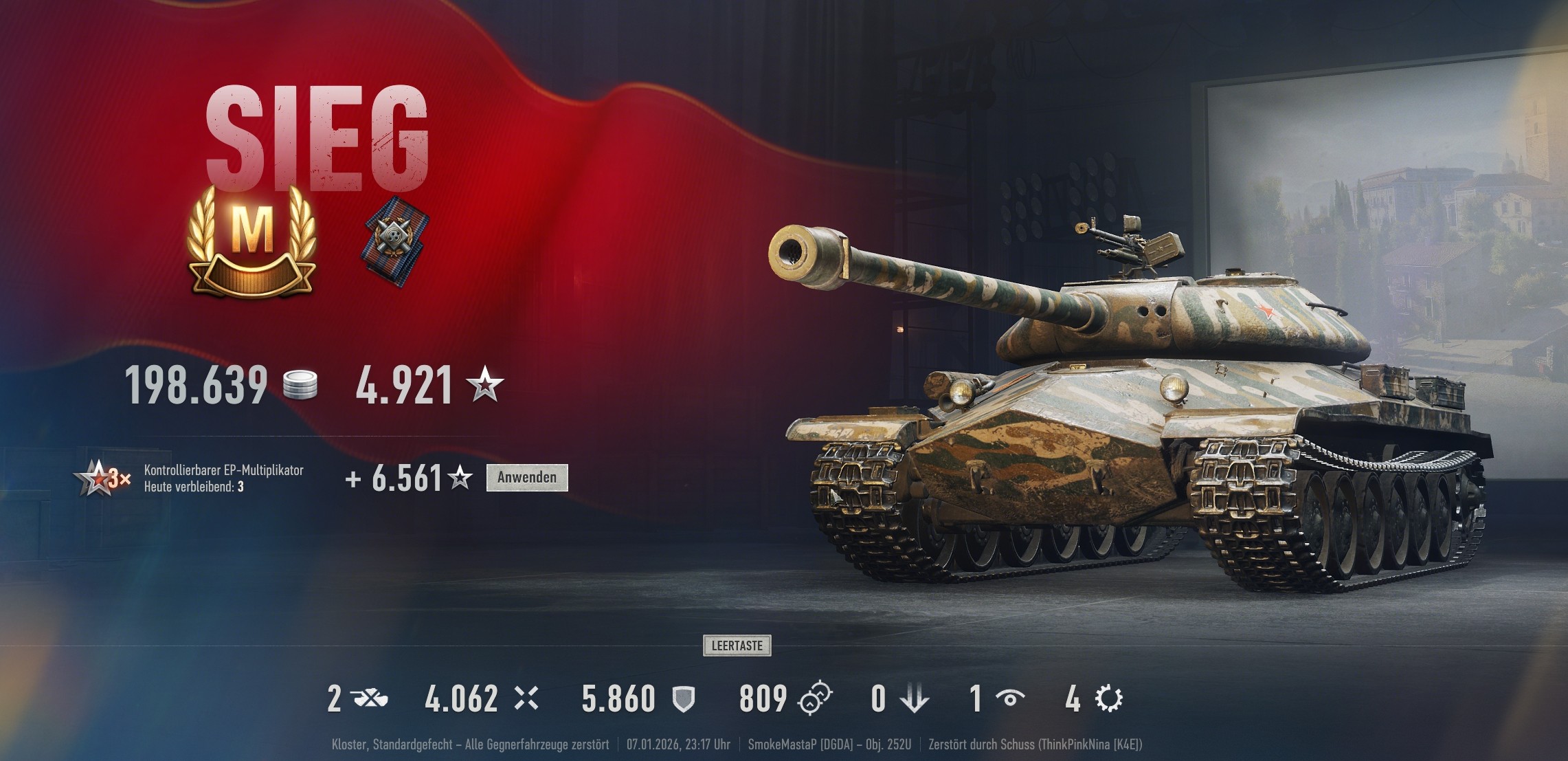Click the LEERTASTE prompt to continue
This screenshot has width=1568, height=761.
coord(737,645)
